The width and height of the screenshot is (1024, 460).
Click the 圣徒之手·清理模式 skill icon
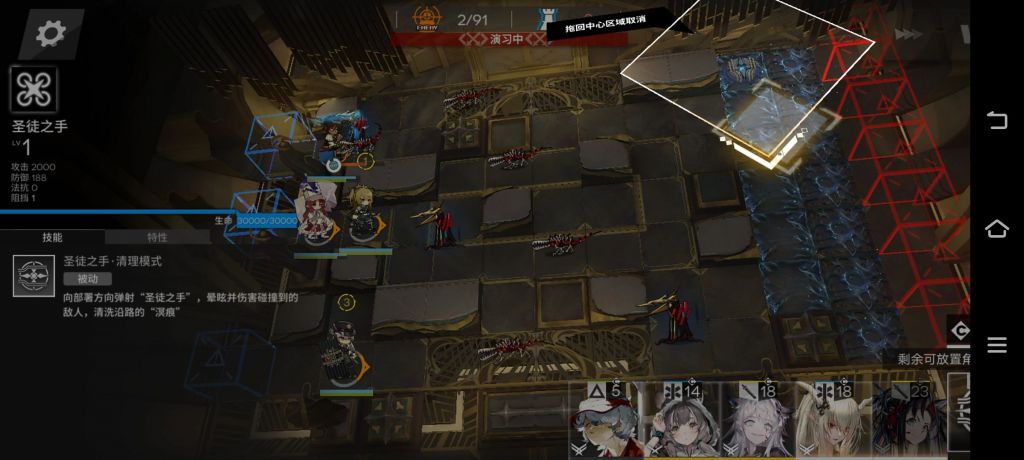(34, 276)
